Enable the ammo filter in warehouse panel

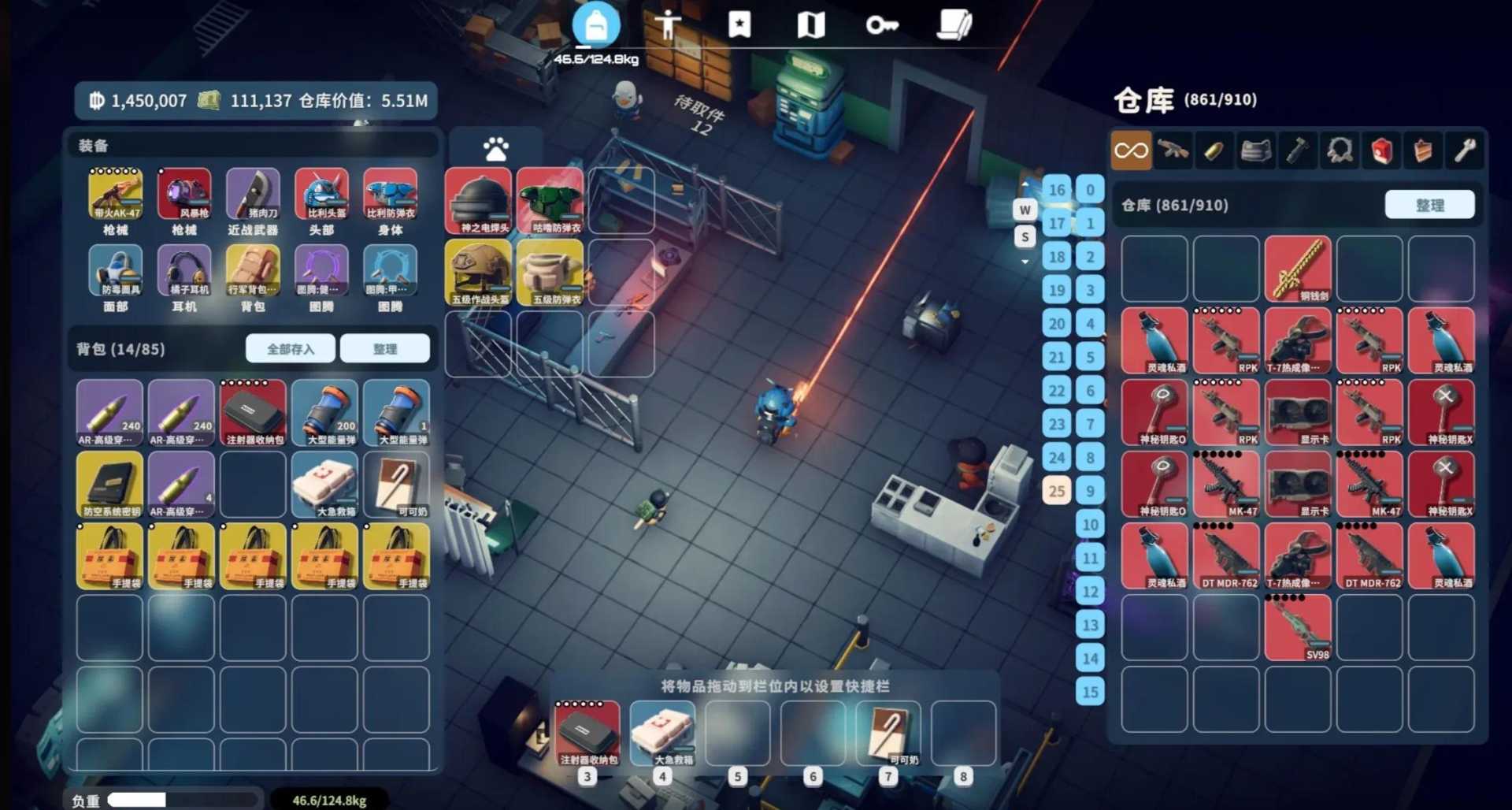(x=1215, y=150)
